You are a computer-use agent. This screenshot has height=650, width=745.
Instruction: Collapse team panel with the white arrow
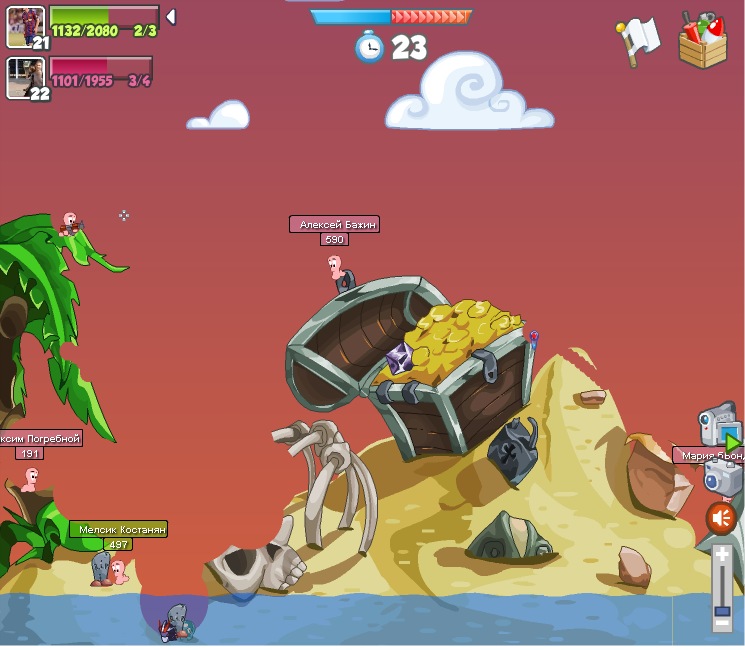click(171, 17)
